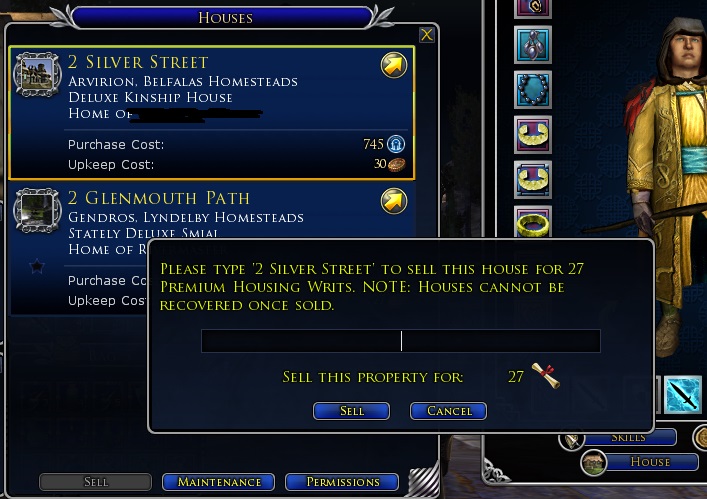Open the Maintenance options
This screenshot has height=499, width=707.
click(x=219, y=482)
